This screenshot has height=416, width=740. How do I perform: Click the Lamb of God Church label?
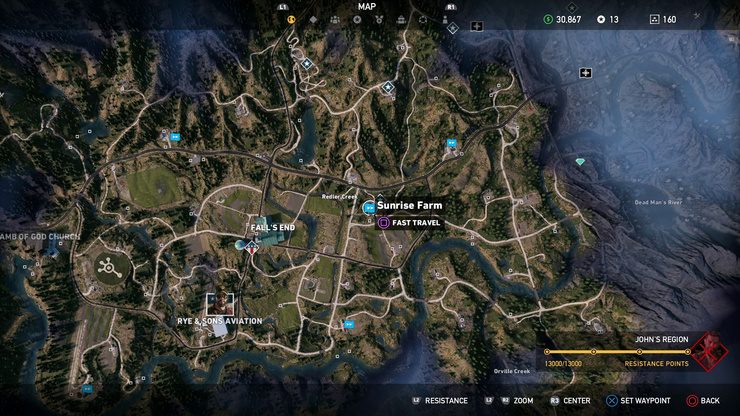40,237
